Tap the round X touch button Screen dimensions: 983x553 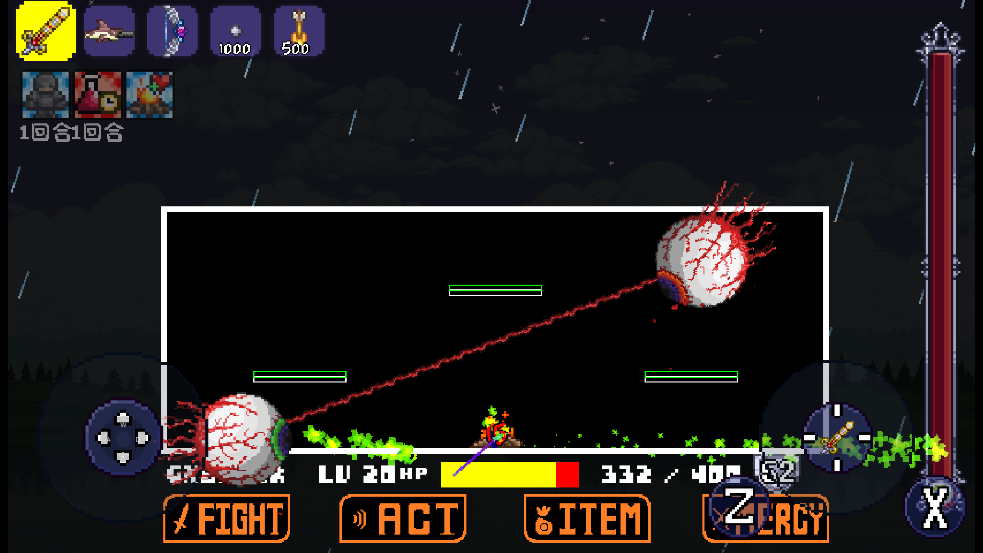[x=934, y=510]
